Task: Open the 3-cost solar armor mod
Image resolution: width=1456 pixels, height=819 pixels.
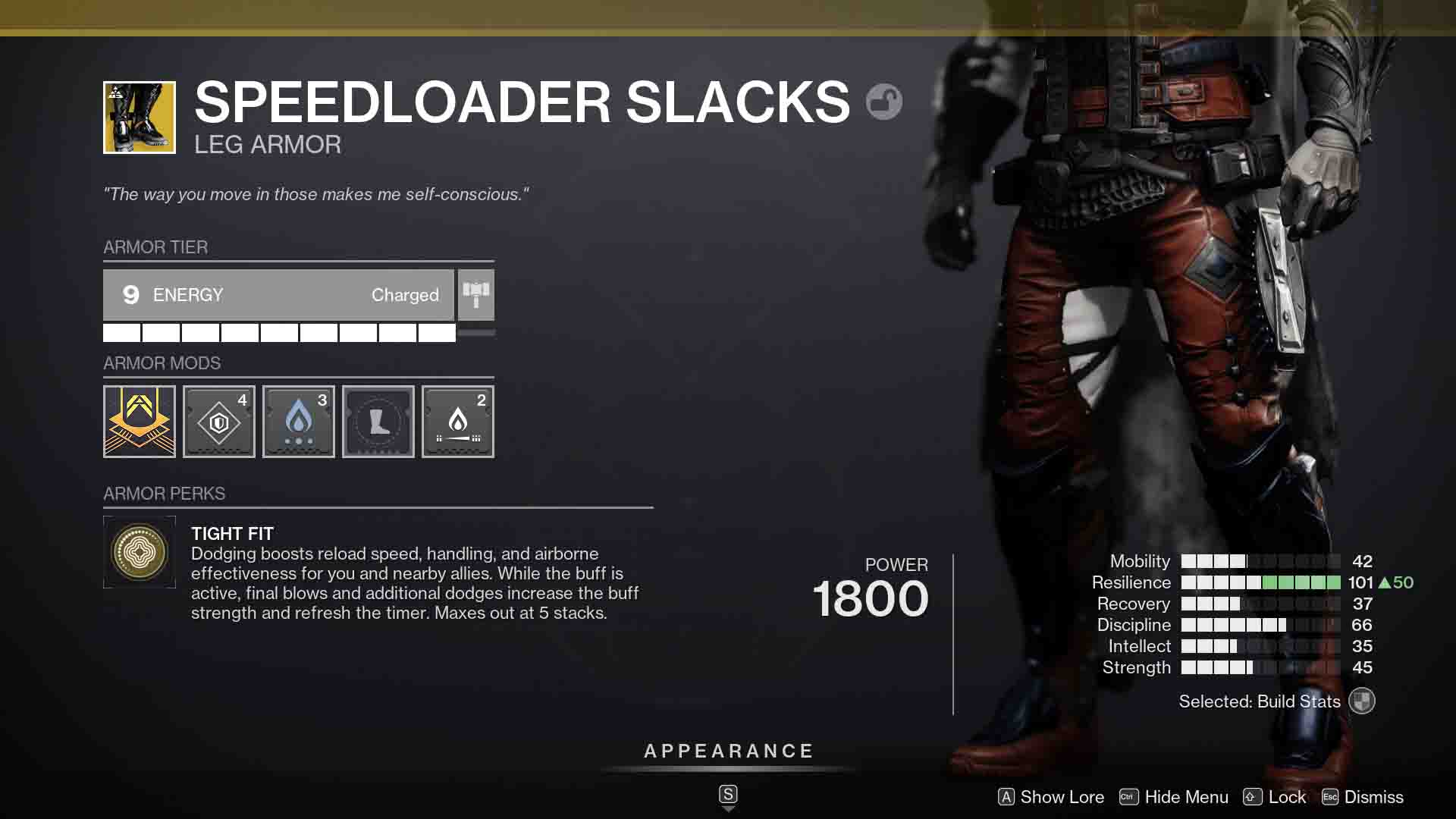Action: tap(298, 422)
